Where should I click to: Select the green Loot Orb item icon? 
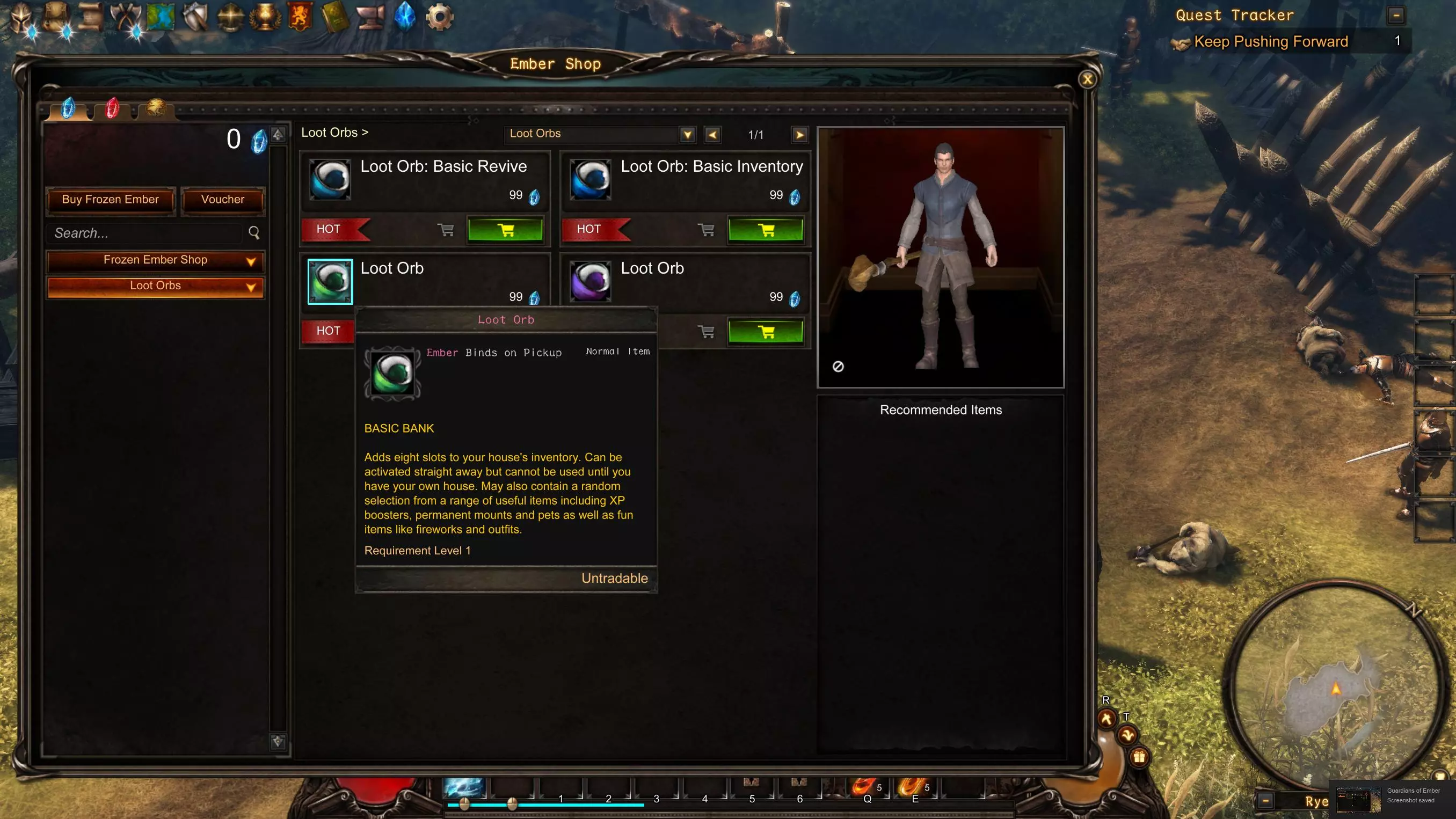(x=330, y=281)
